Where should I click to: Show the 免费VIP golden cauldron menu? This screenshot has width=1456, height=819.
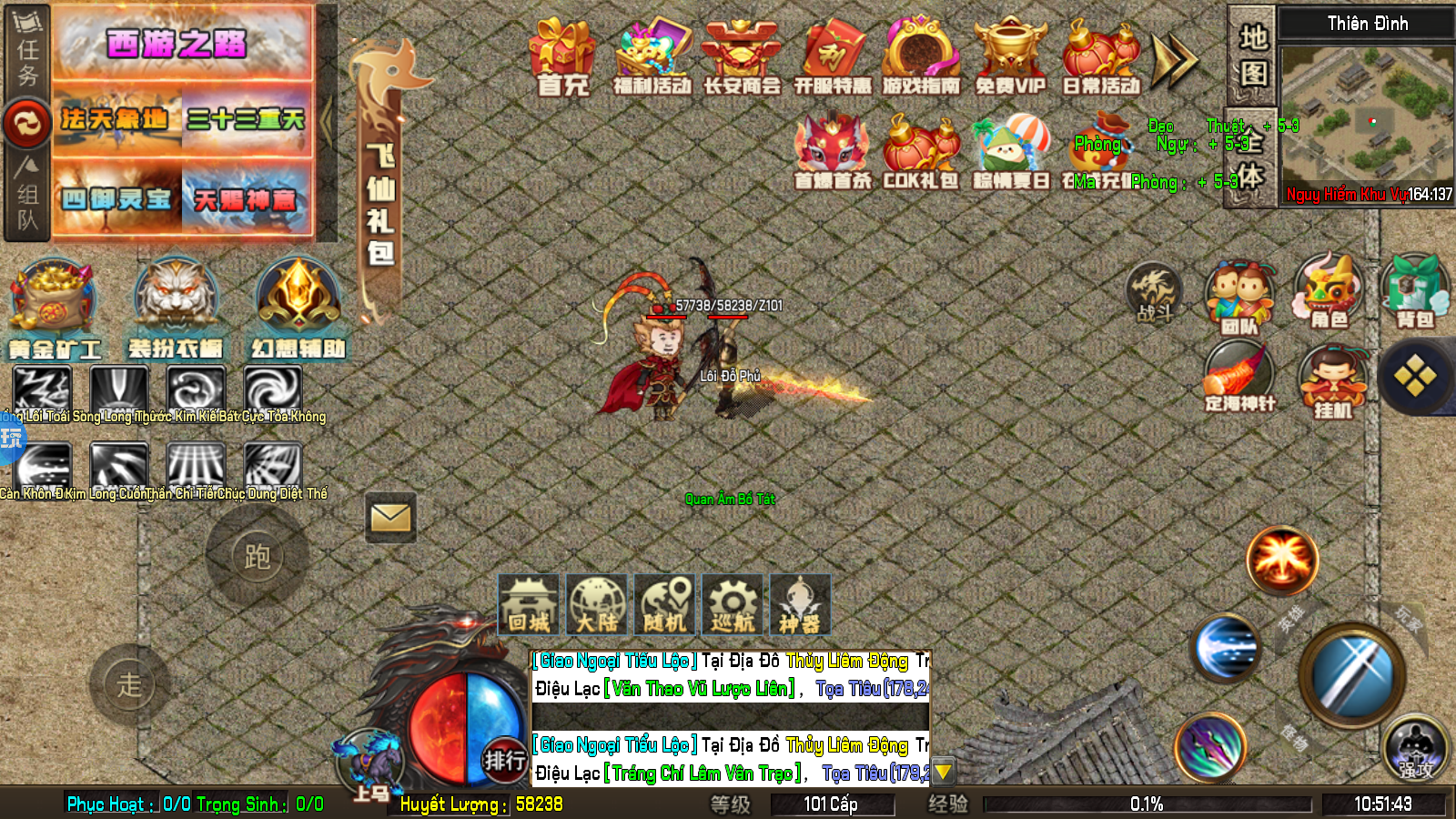1010,56
